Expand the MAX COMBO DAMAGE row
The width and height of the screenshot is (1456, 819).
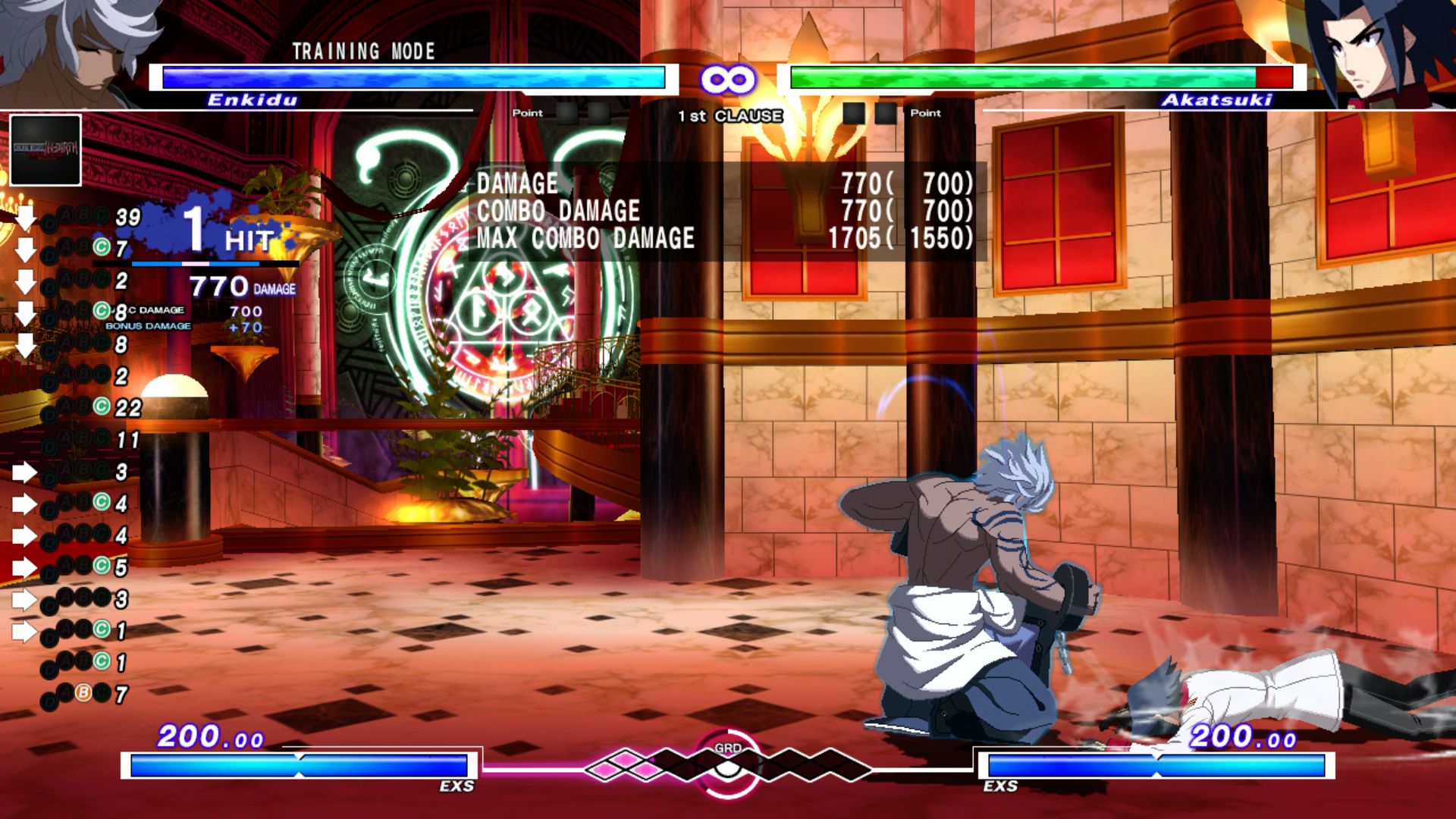(584, 240)
